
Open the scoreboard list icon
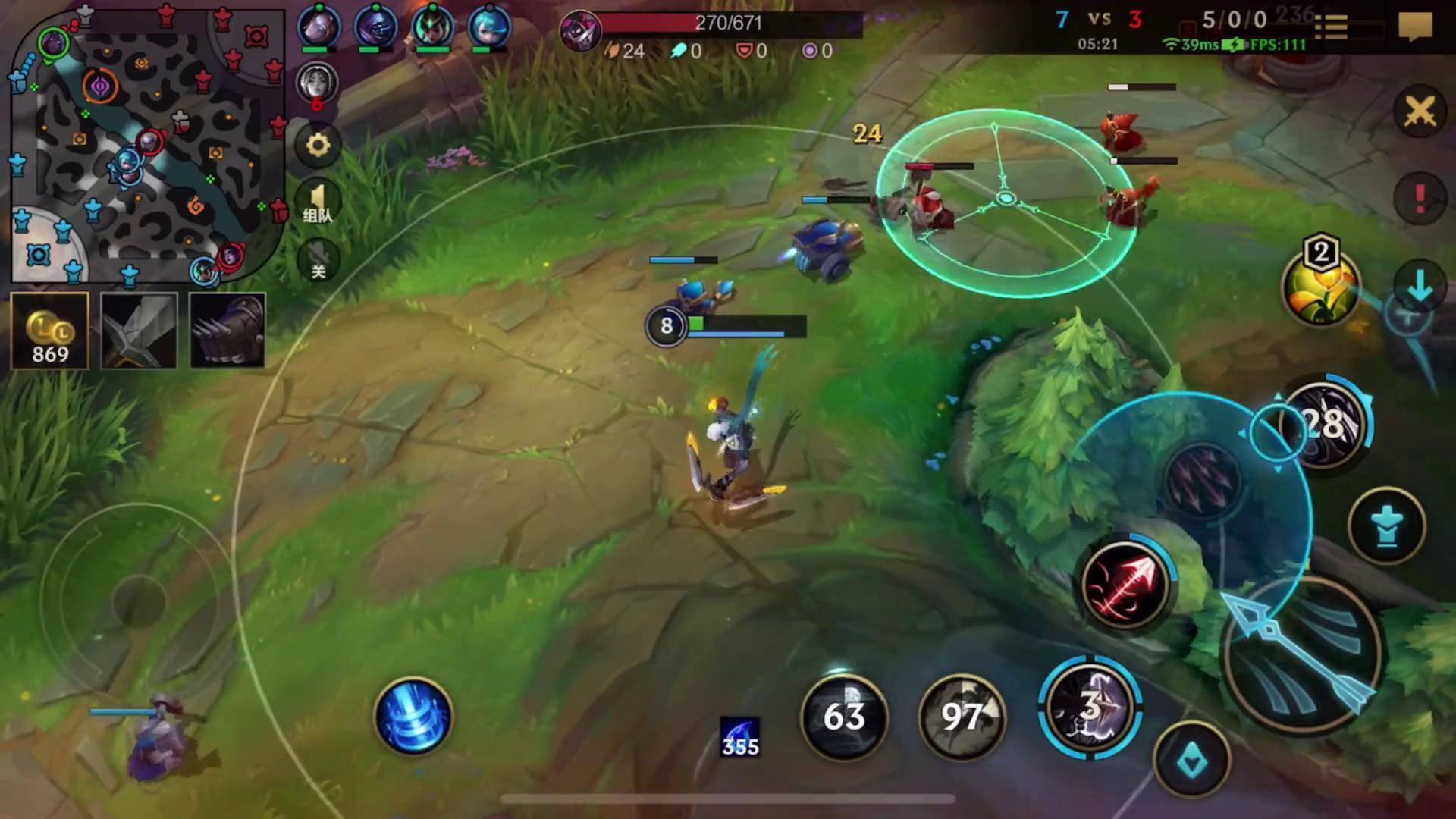[1331, 27]
